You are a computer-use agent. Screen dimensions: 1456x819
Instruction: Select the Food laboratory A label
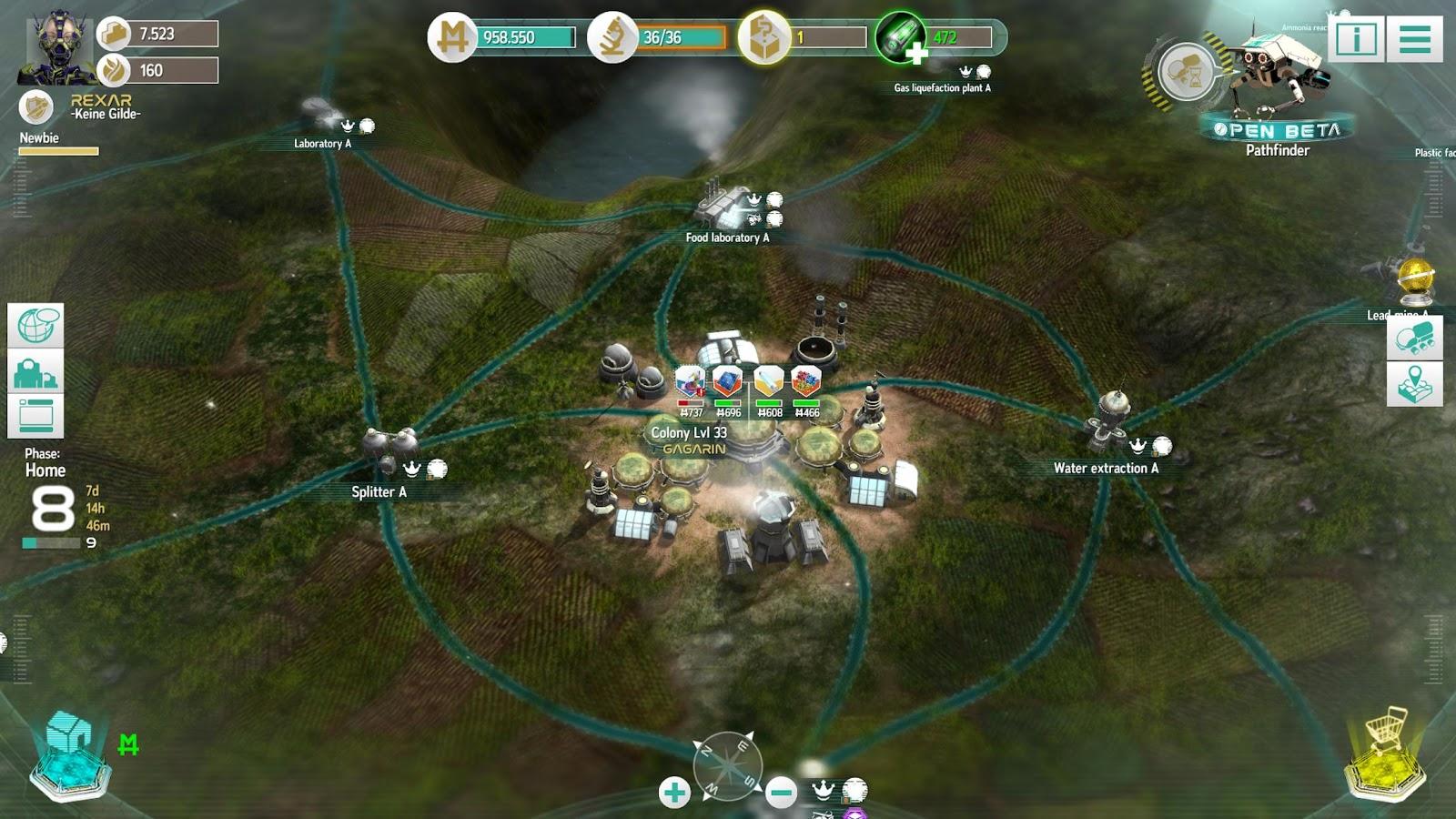coord(727,238)
